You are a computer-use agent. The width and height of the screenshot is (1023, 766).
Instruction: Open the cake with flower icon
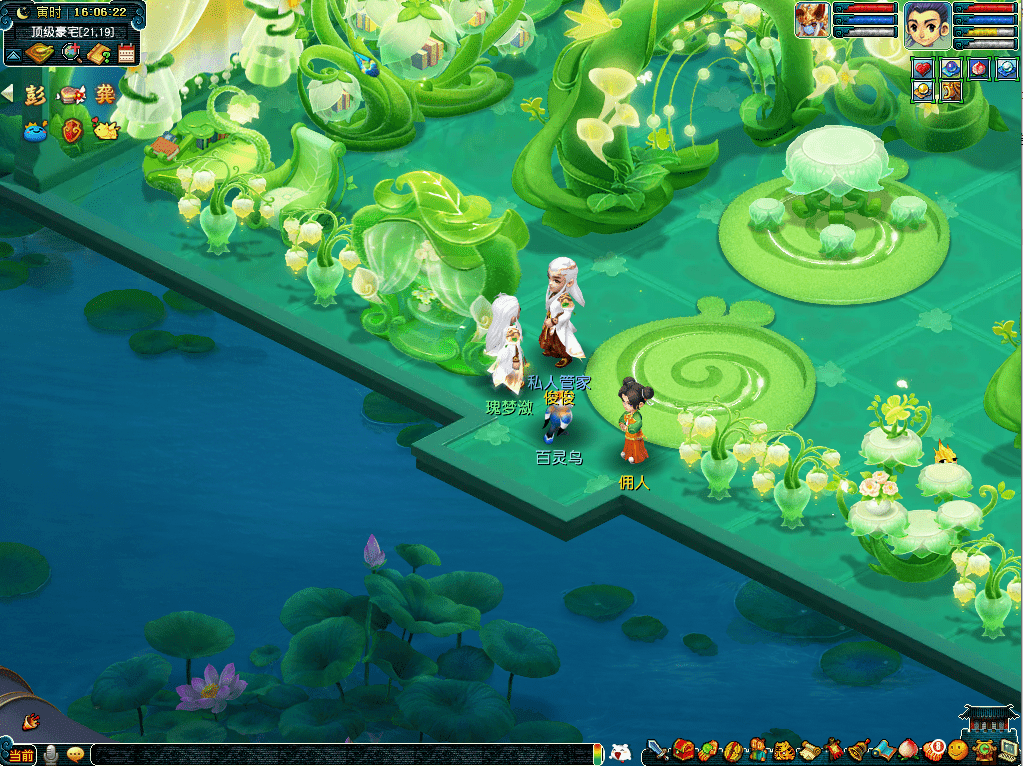[x=70, y=95]
